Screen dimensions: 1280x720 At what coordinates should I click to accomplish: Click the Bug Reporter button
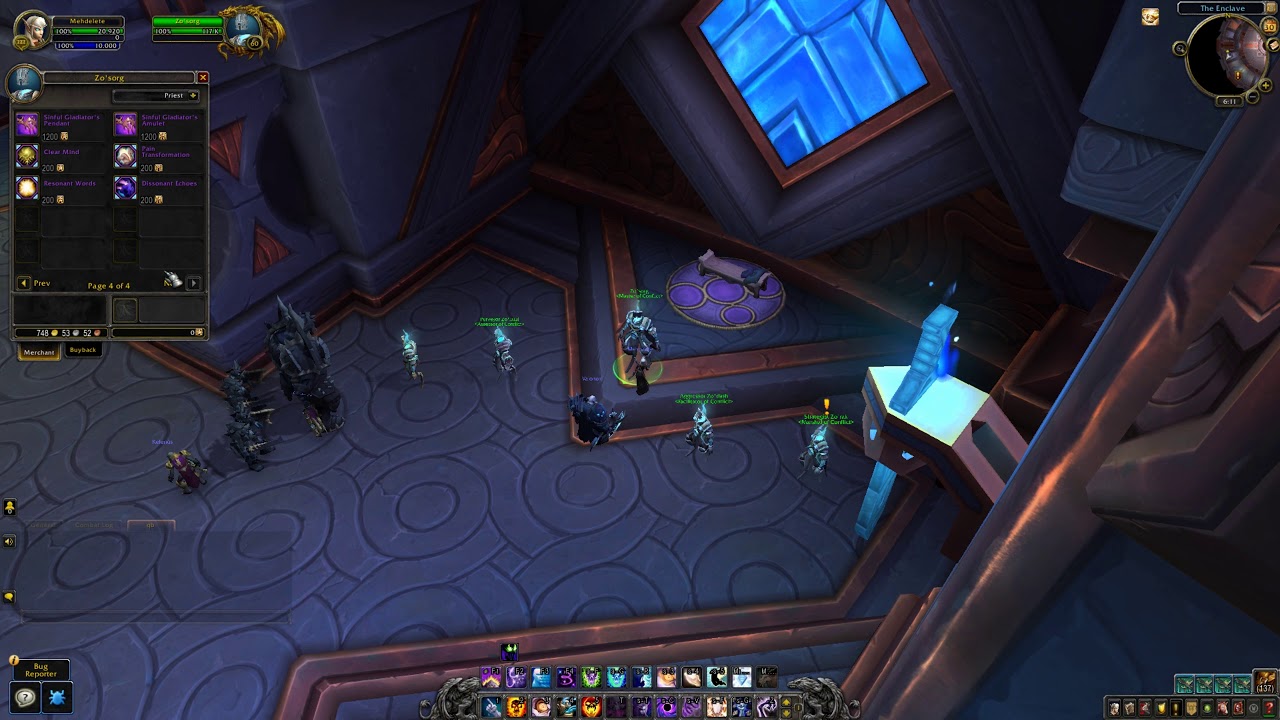coord(44,670)
